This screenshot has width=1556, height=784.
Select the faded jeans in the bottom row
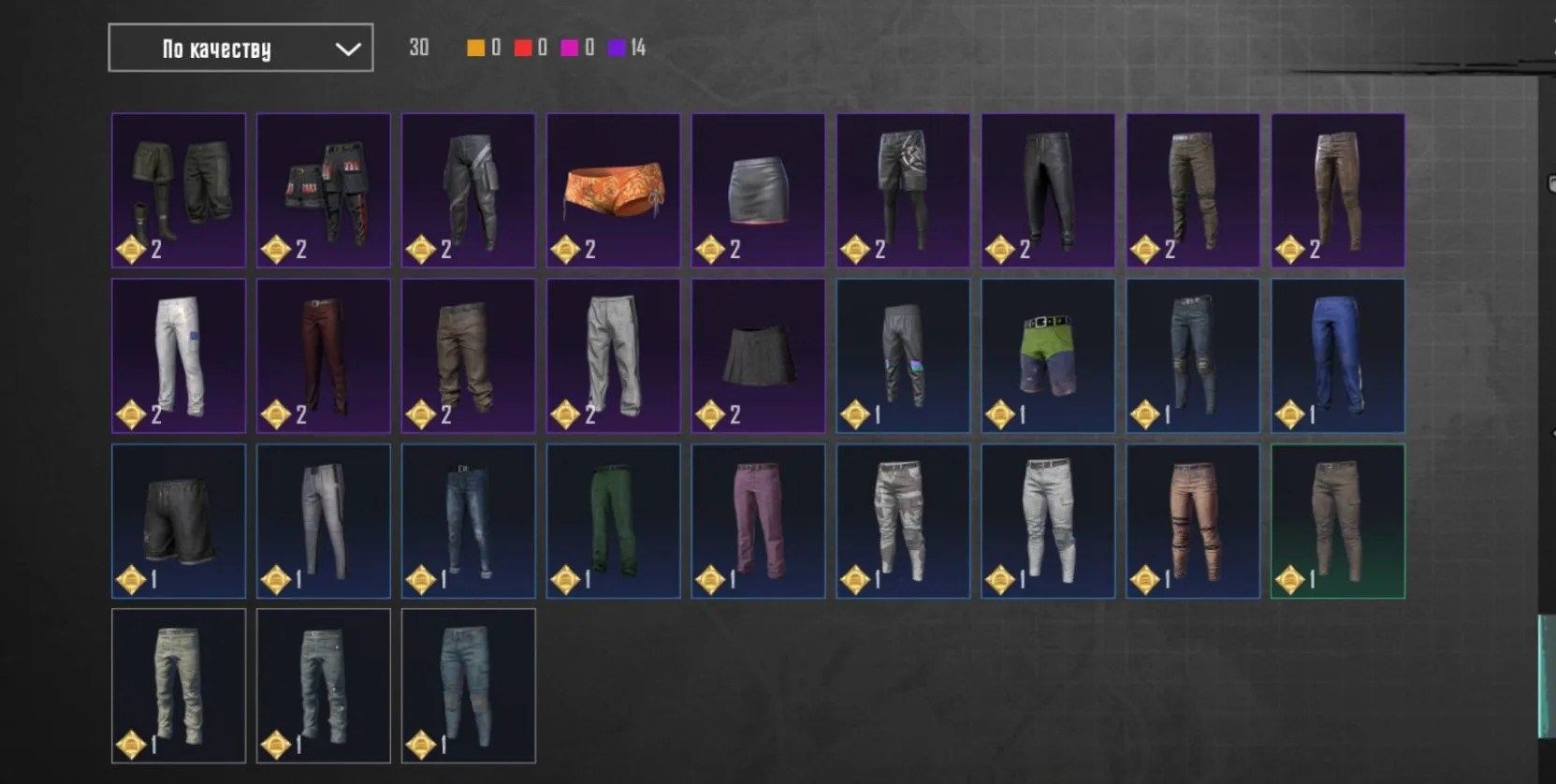(469, 686)
